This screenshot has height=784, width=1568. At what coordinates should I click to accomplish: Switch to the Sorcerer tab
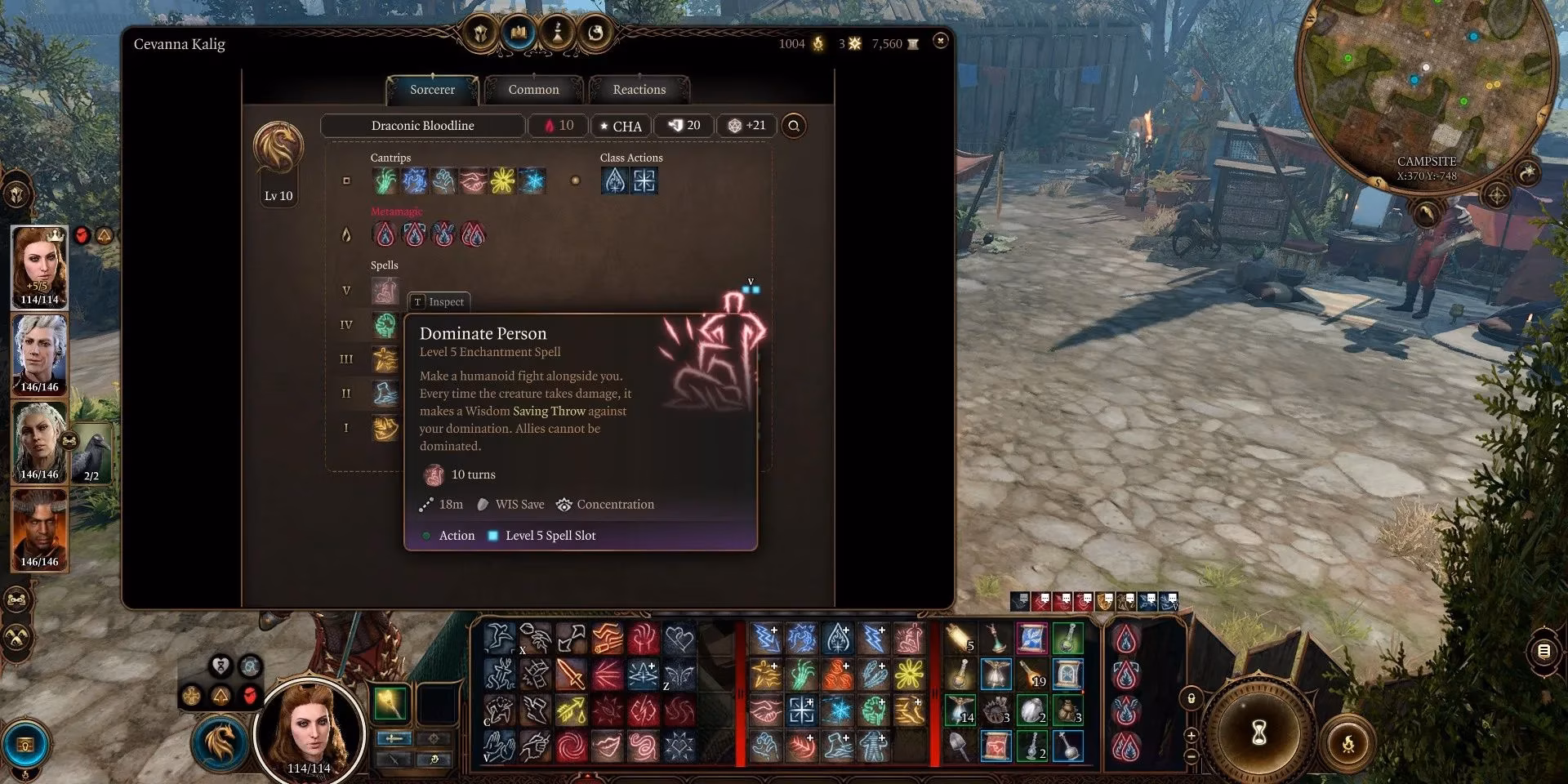(x=432, y=90)
